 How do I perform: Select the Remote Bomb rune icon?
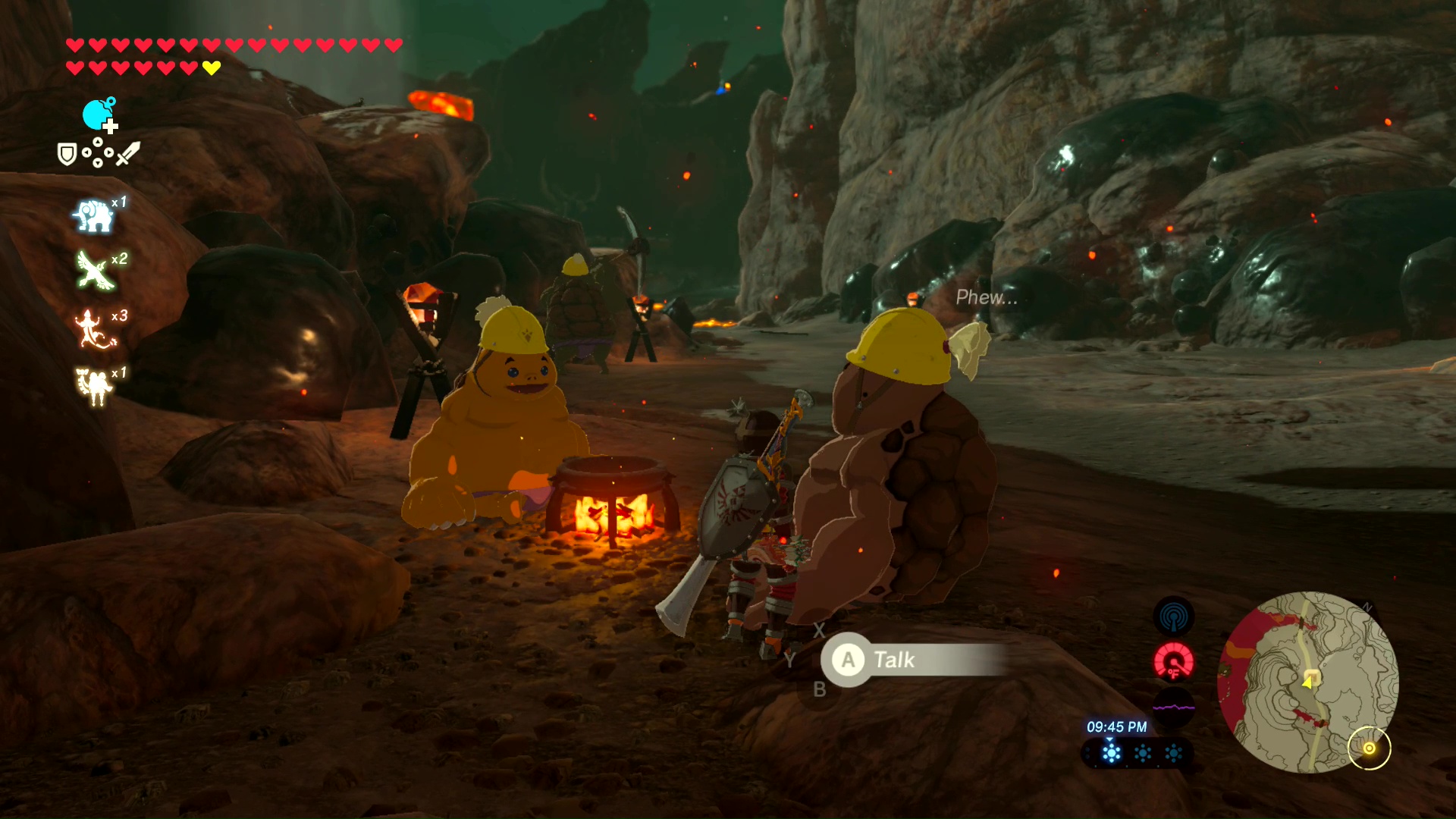click(99, 115)
